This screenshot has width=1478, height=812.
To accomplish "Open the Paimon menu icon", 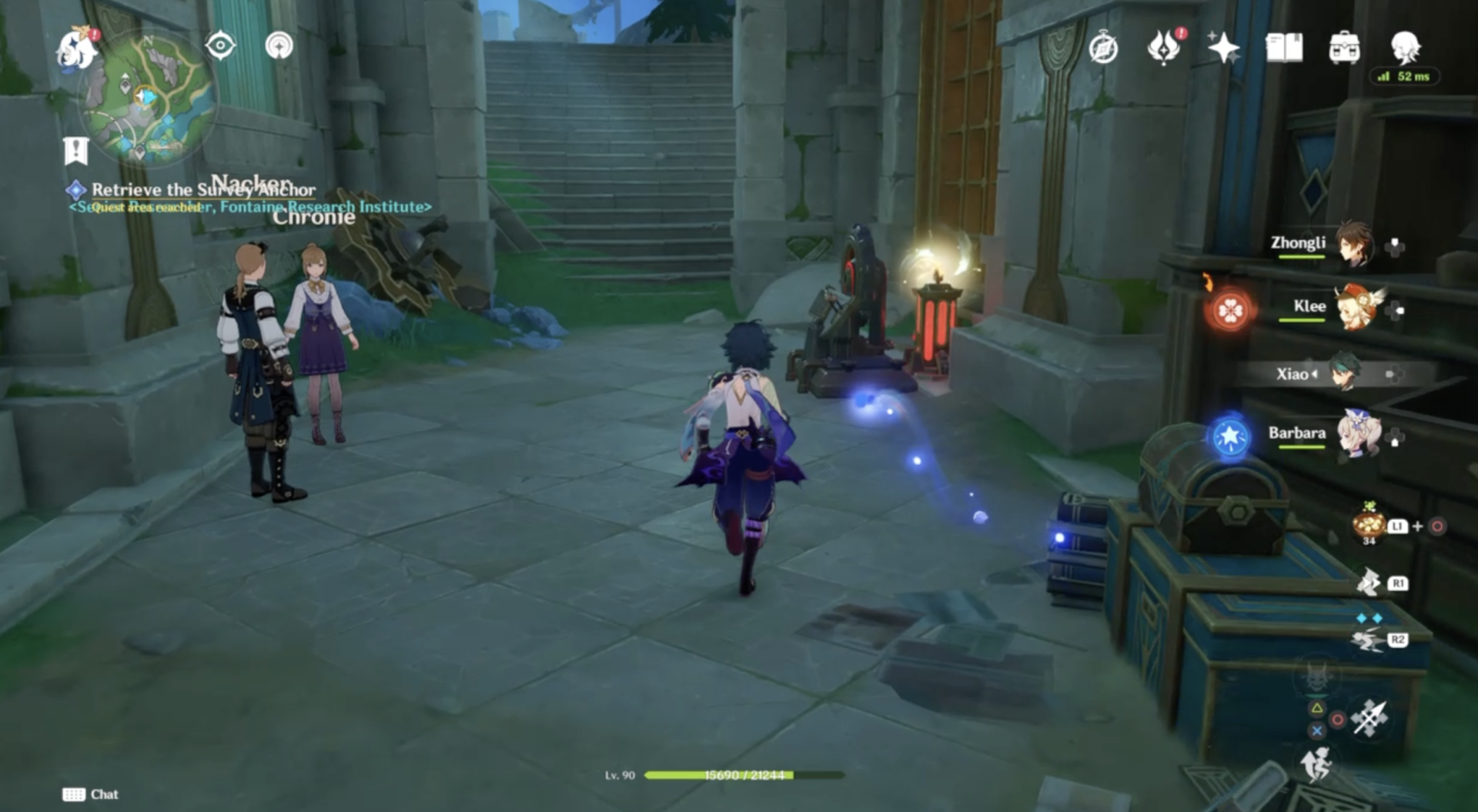I will (x=77, y=48).
